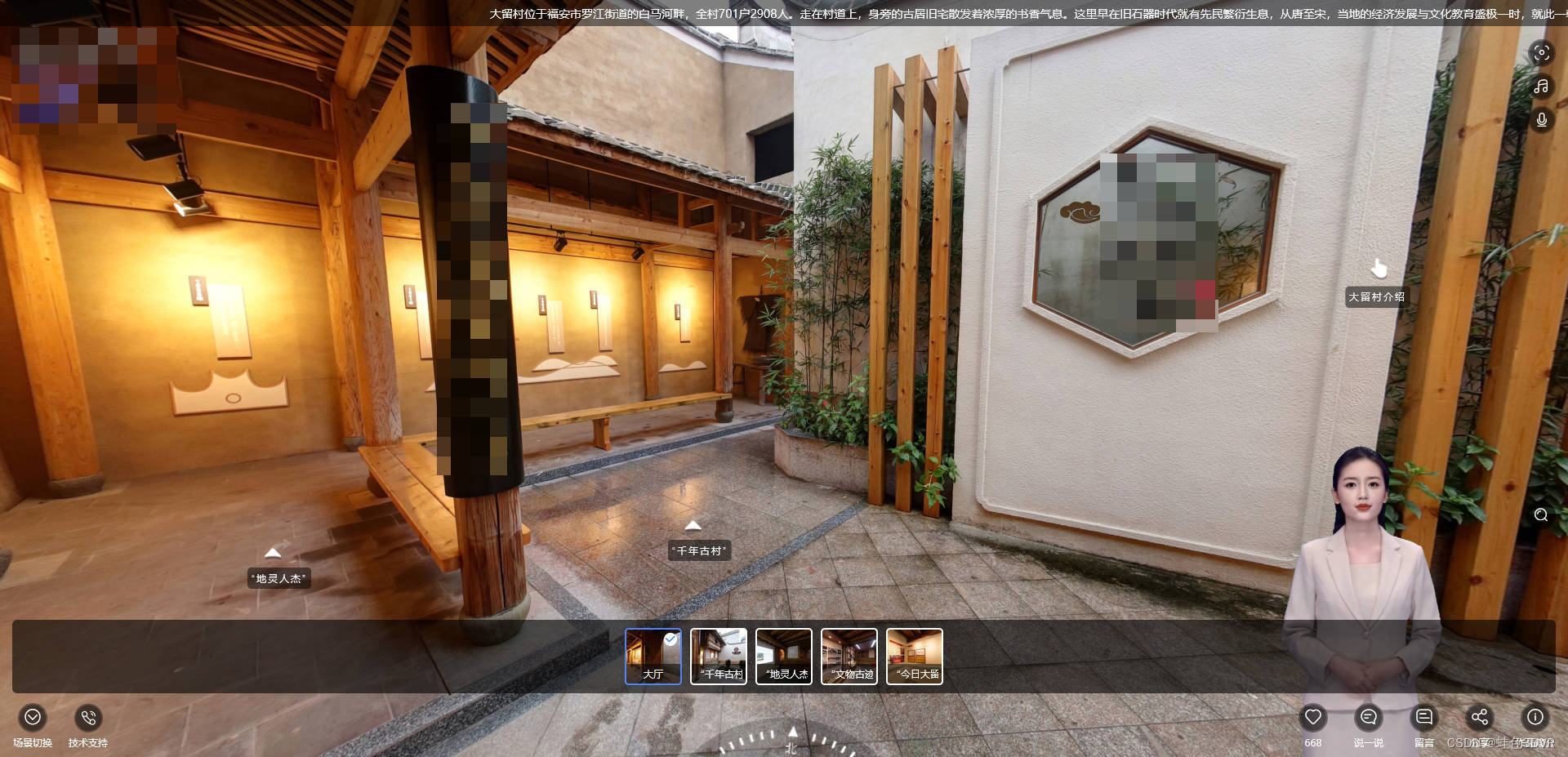Go to the "今日大留" scene thumbnail
Viewport: 1568px width, 757px height.
[915, 656]
